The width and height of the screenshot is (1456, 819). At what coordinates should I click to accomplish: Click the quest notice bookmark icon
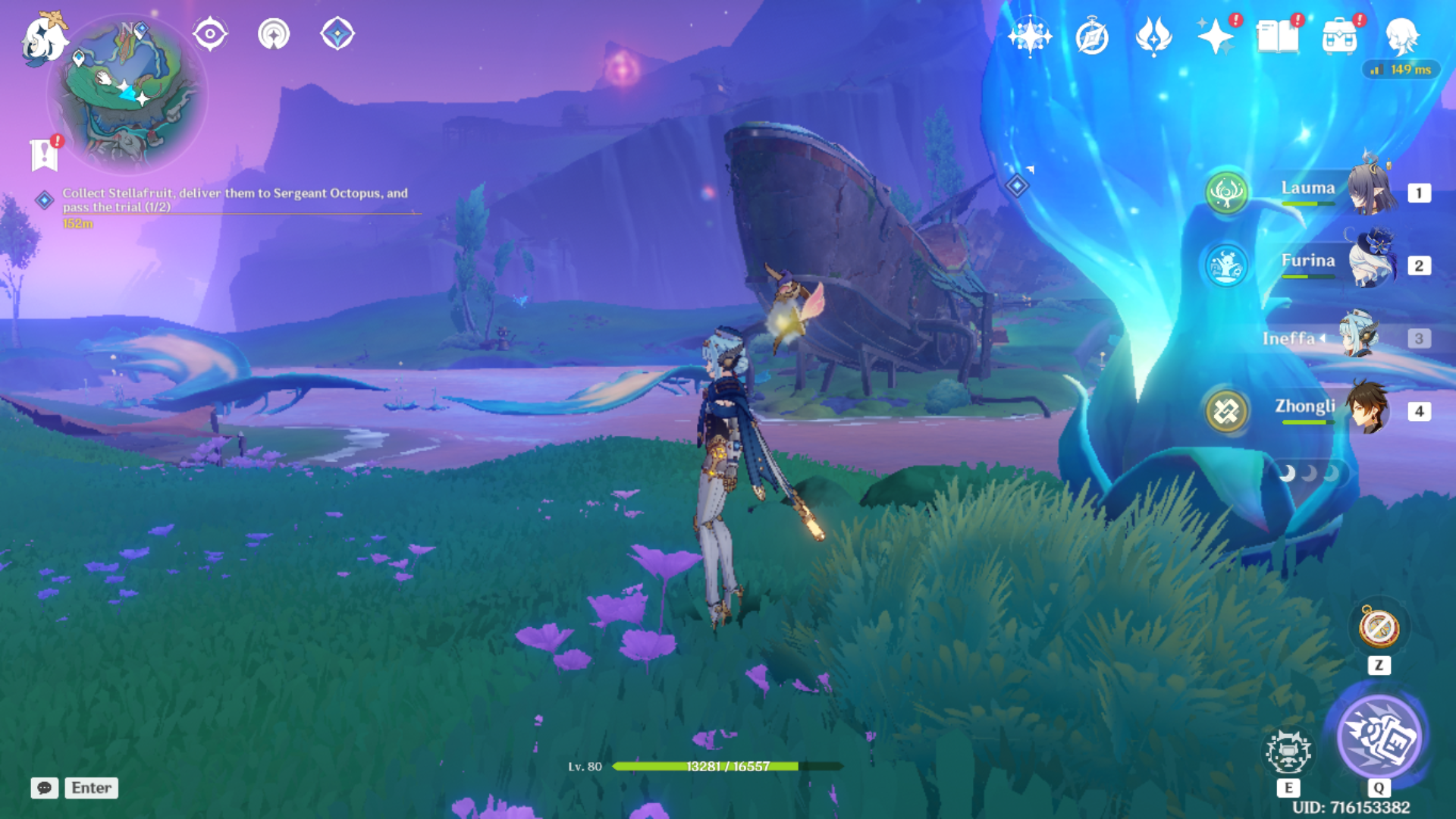click(x=45, y=154)
